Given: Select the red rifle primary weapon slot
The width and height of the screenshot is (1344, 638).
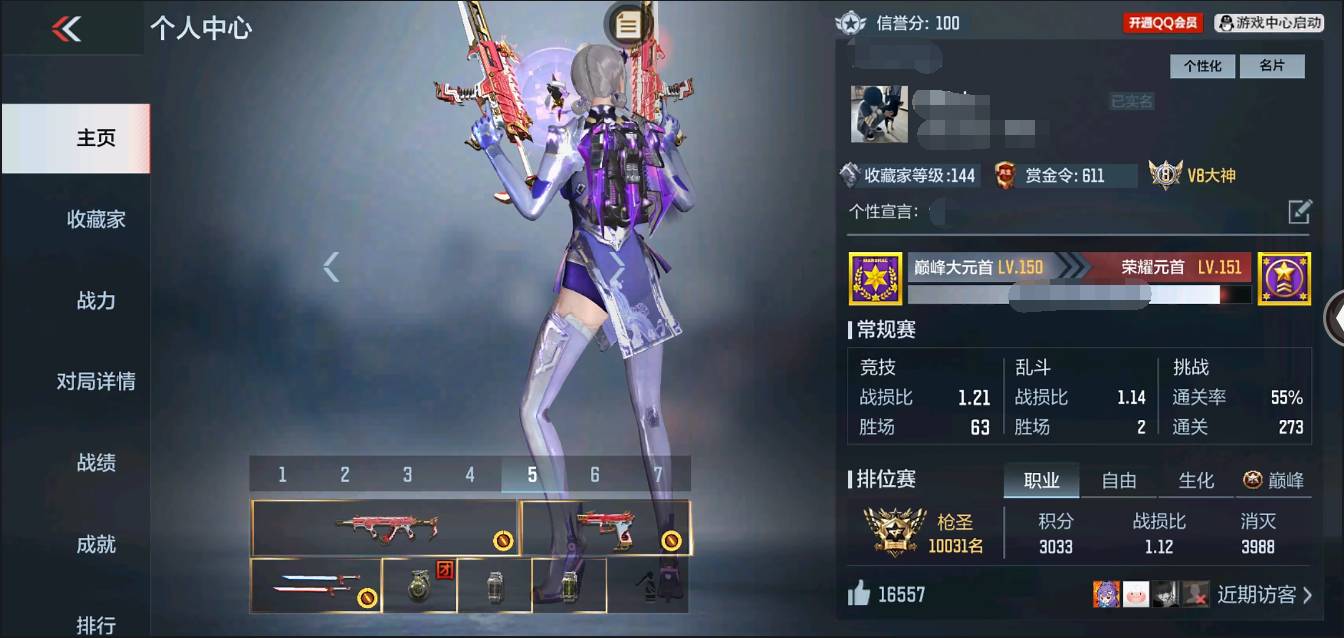Looking at the screenshot, I should pyautogui.click(x=384, y=528).
